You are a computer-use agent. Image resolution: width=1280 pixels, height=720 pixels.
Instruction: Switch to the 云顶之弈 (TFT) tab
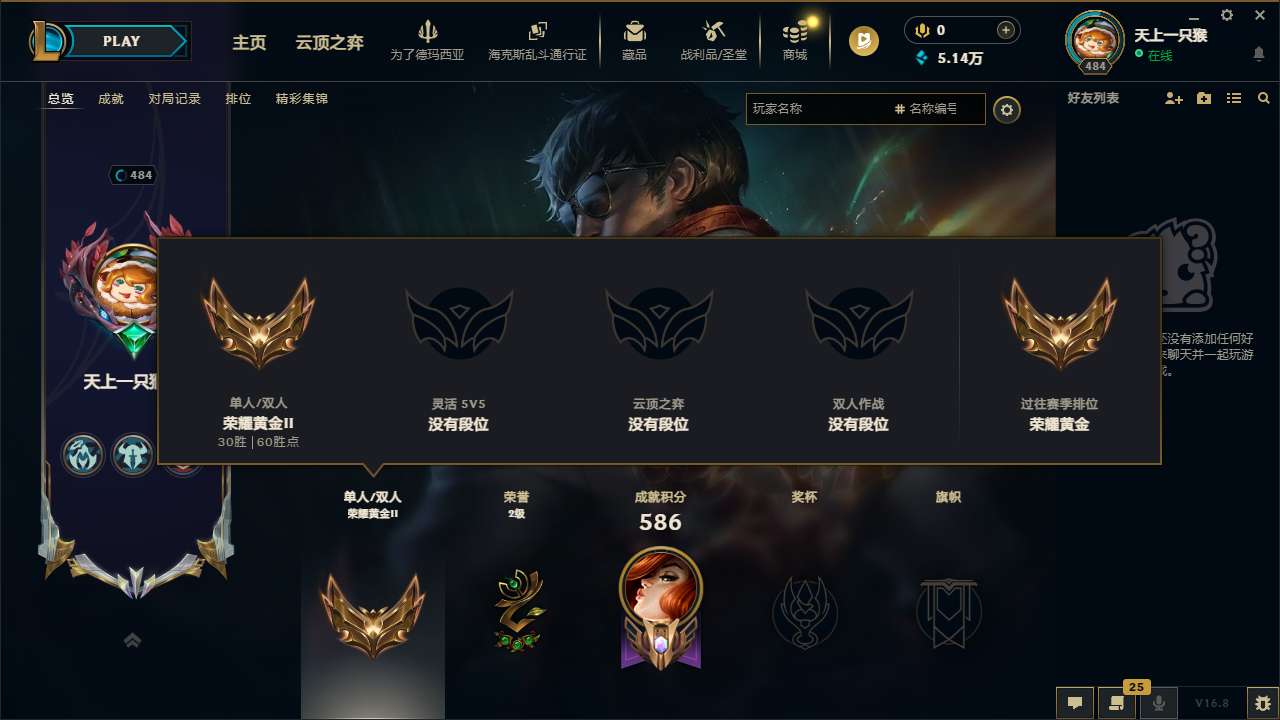[329, 44]
